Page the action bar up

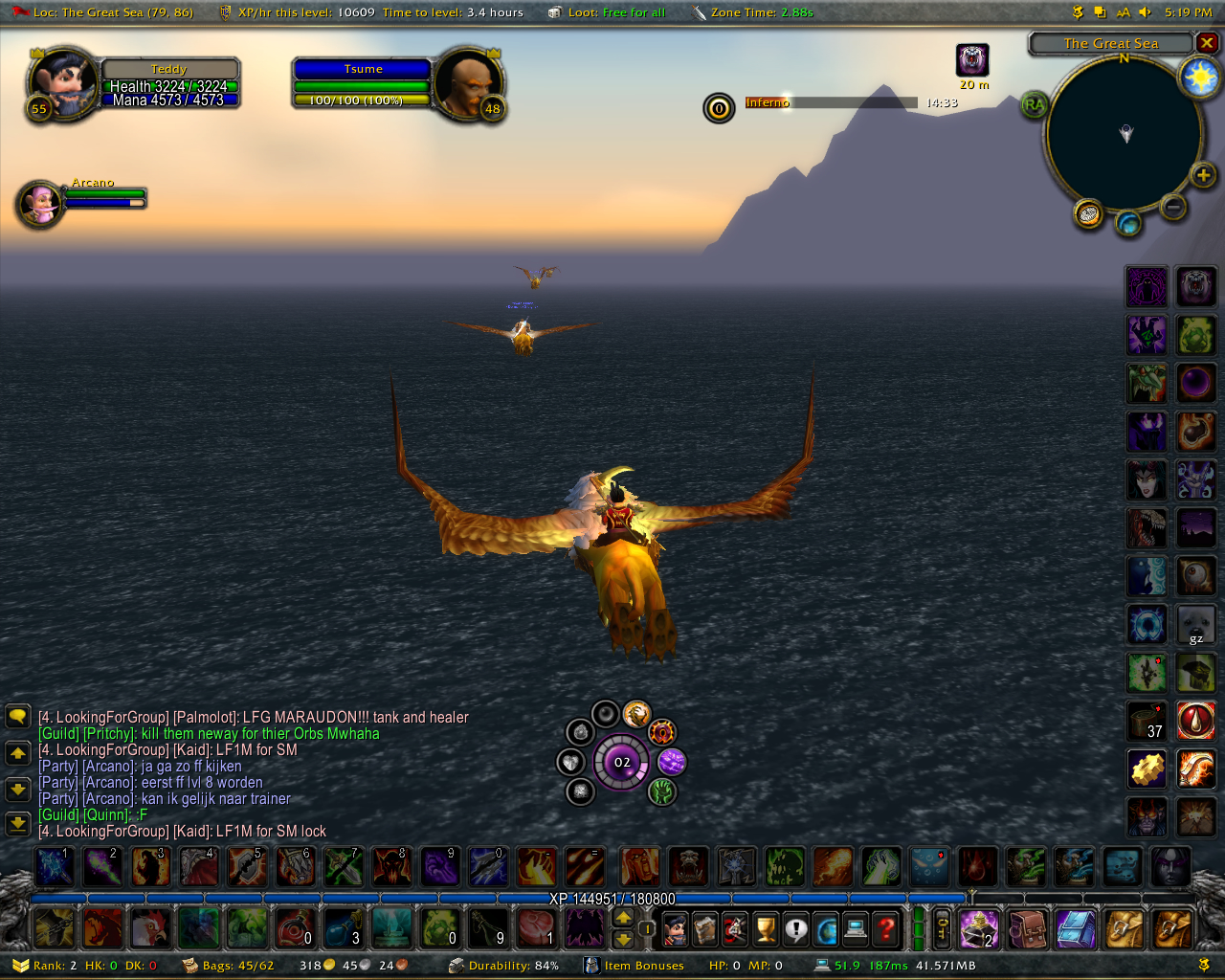tap(623, 918)
